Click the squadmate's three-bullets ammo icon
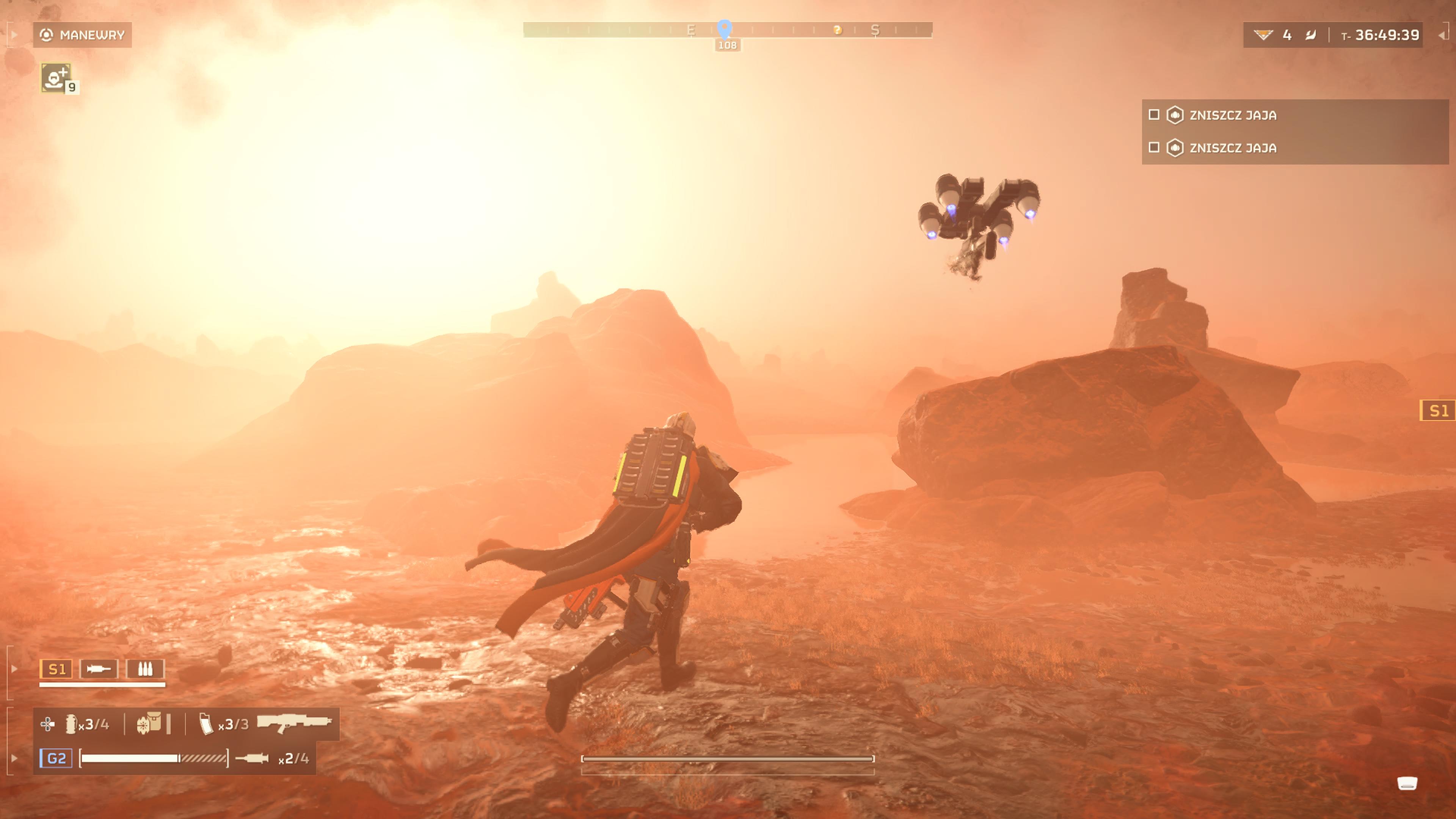The image size is (1456, 819). click(x=145, y=669)
